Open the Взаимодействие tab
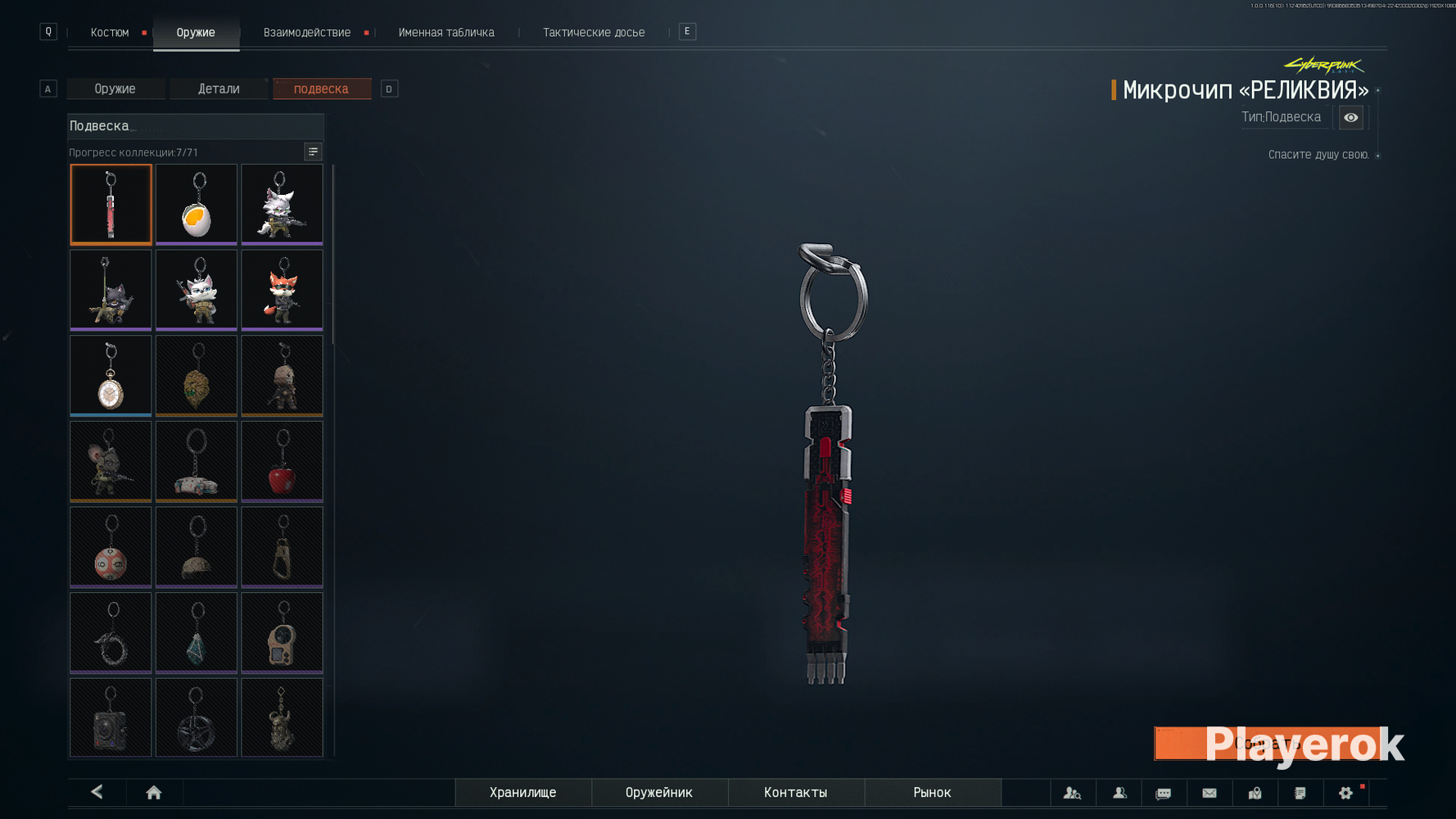The height and width of the screenshot is (819, 1456). [307, 33]
